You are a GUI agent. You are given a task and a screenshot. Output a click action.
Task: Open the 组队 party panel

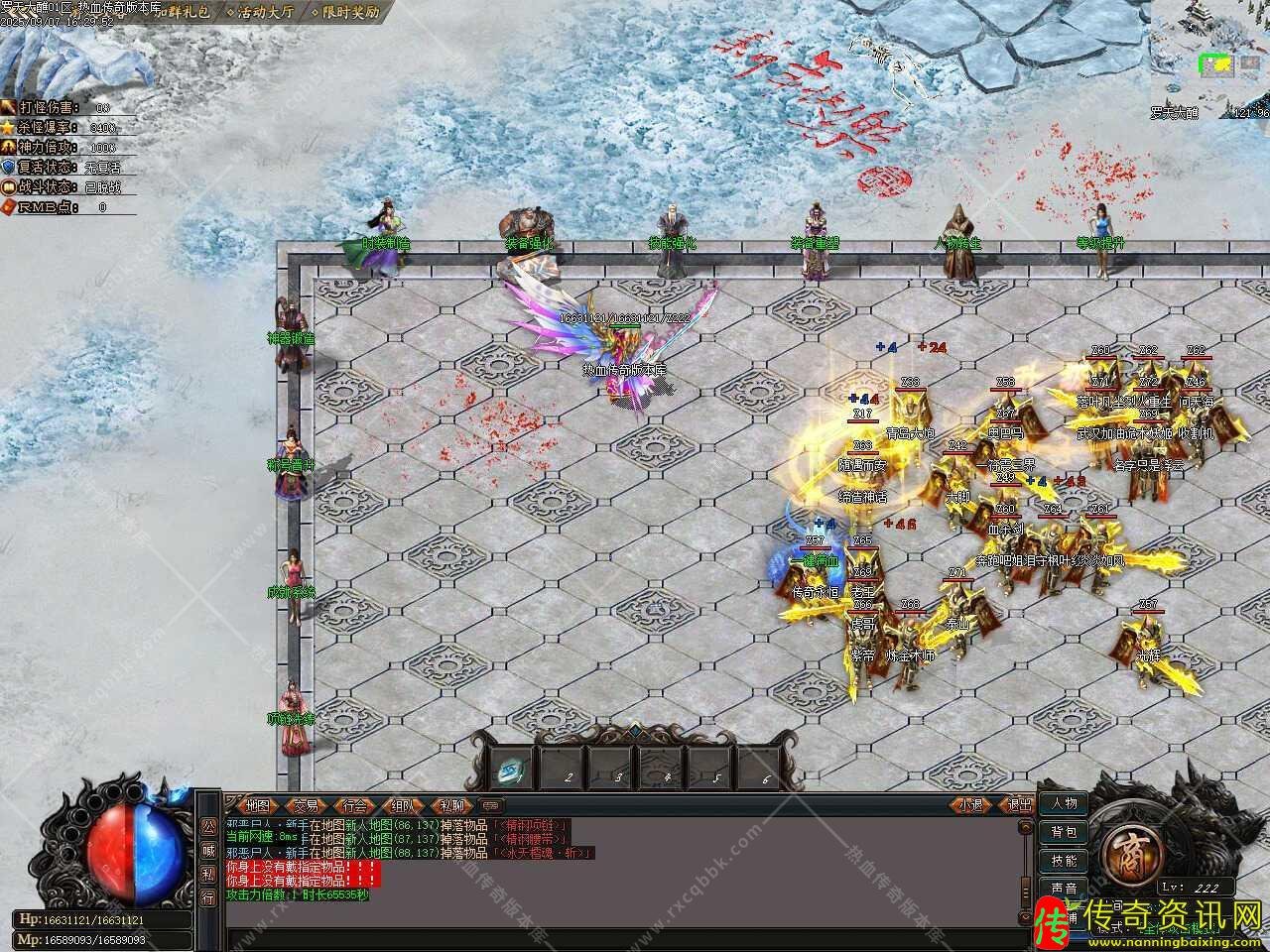click(403, 805)
